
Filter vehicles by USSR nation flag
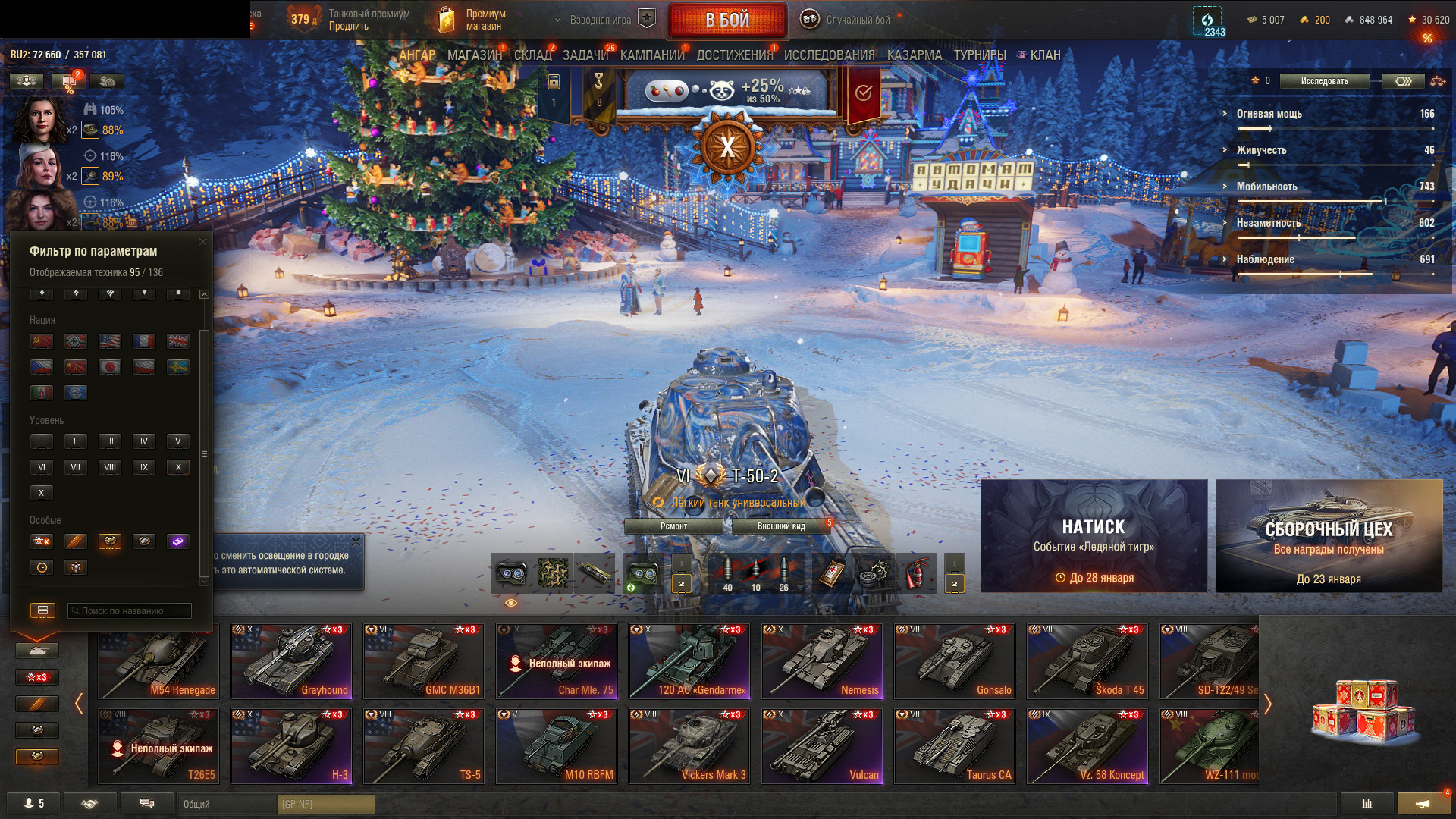42,341
